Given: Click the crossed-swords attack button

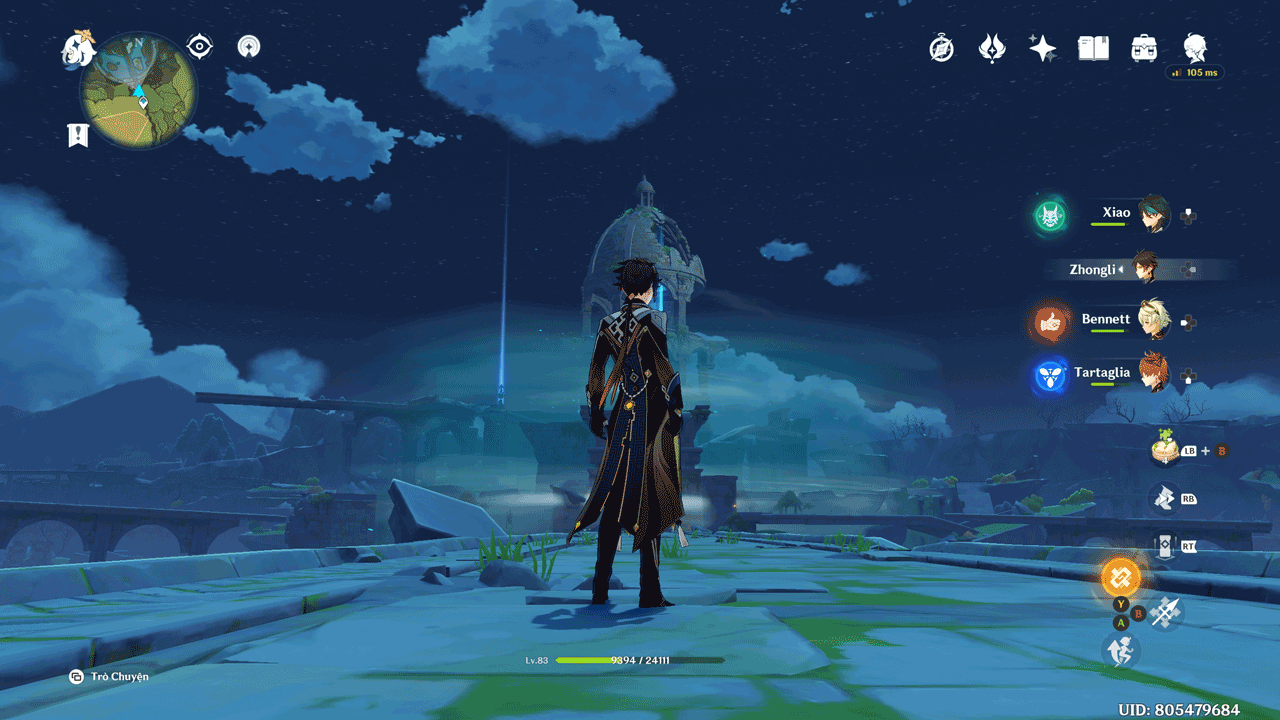Looking at the screenshot, I should point(1166,612).
